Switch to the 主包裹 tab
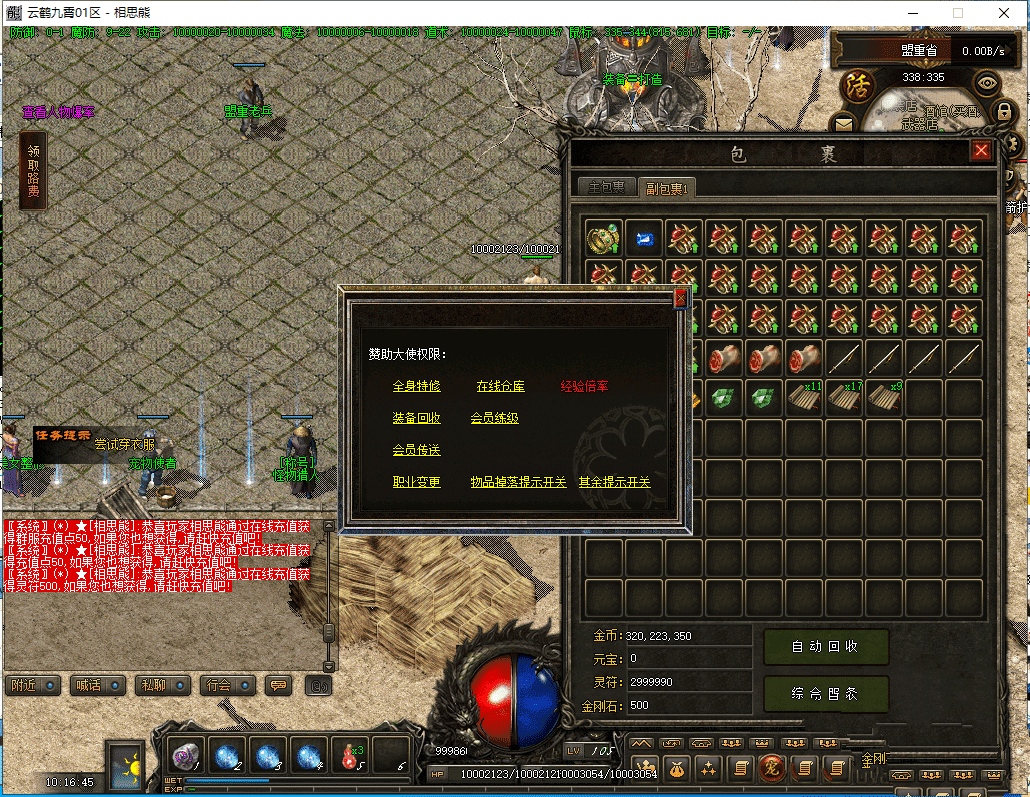This screenshot has height=797, width=1030. 606,187
